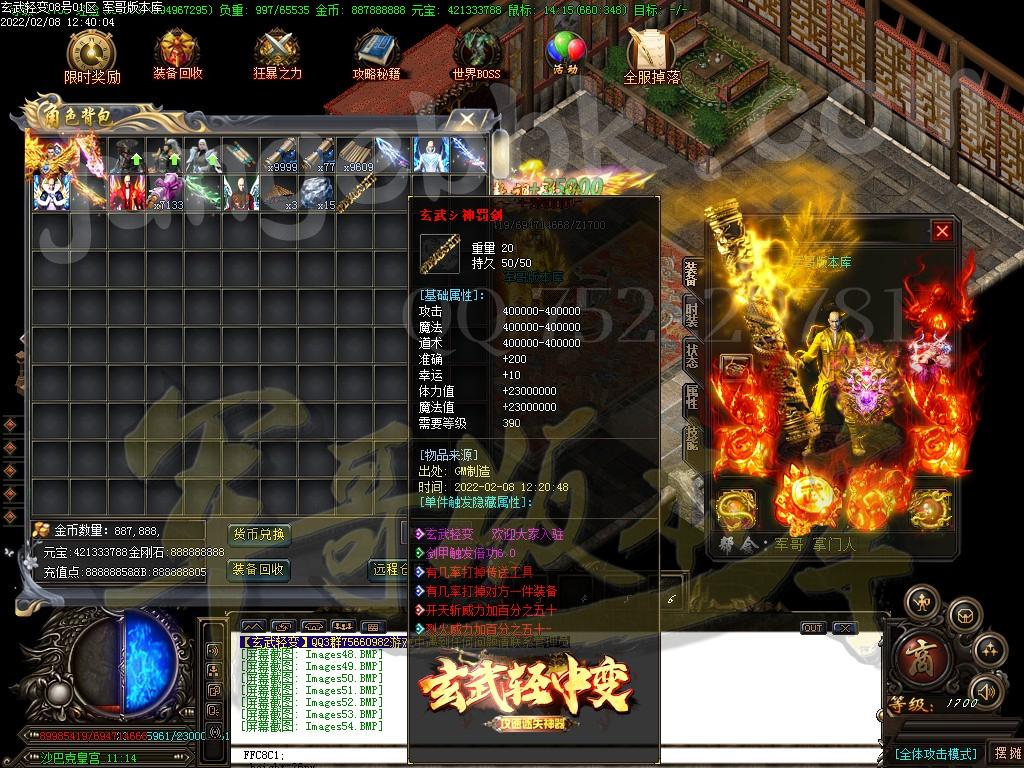
Task: Activate the 狂暴之力 crossed swords icon
Action: coord(277,55)
